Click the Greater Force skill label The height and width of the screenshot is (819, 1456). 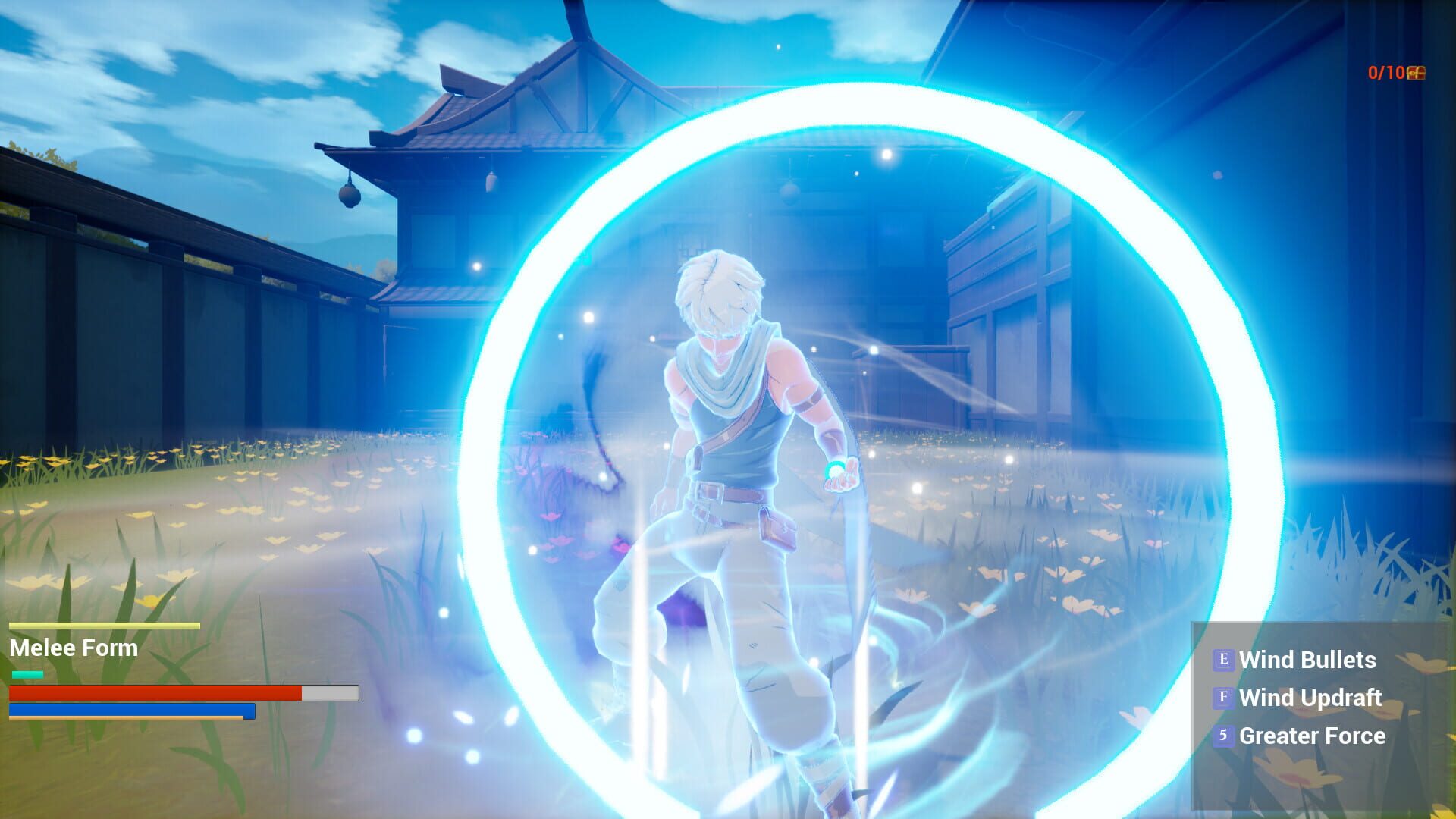(x=1312, y=736)
